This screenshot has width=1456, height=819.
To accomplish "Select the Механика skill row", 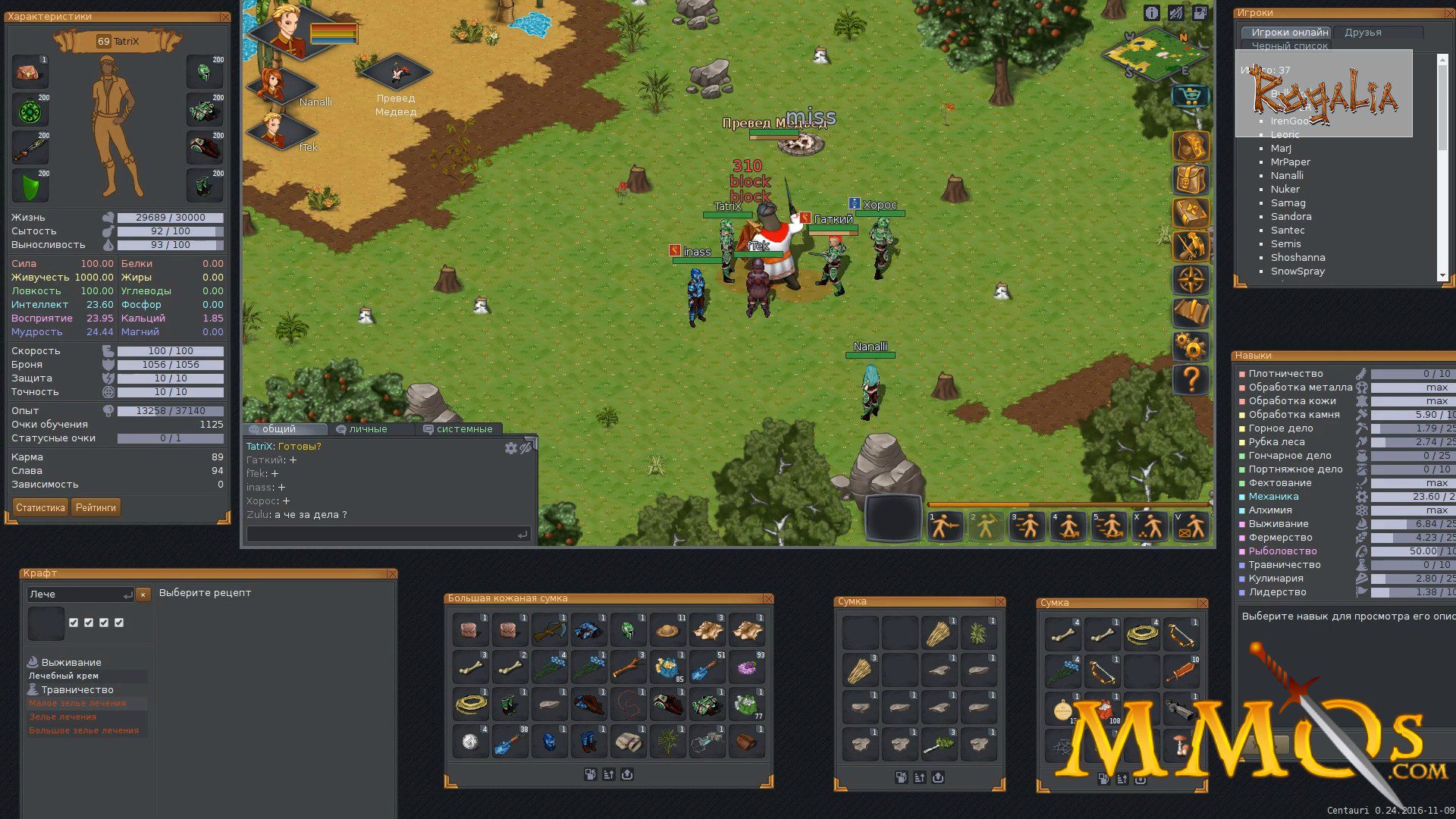I will 1273,497.
